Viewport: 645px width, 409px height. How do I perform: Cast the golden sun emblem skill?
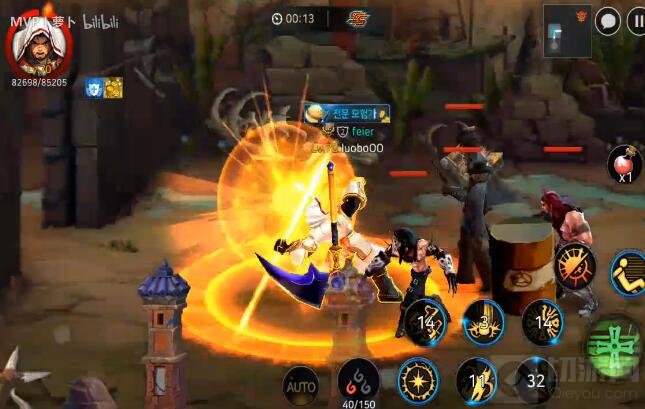tap(417, 381)
